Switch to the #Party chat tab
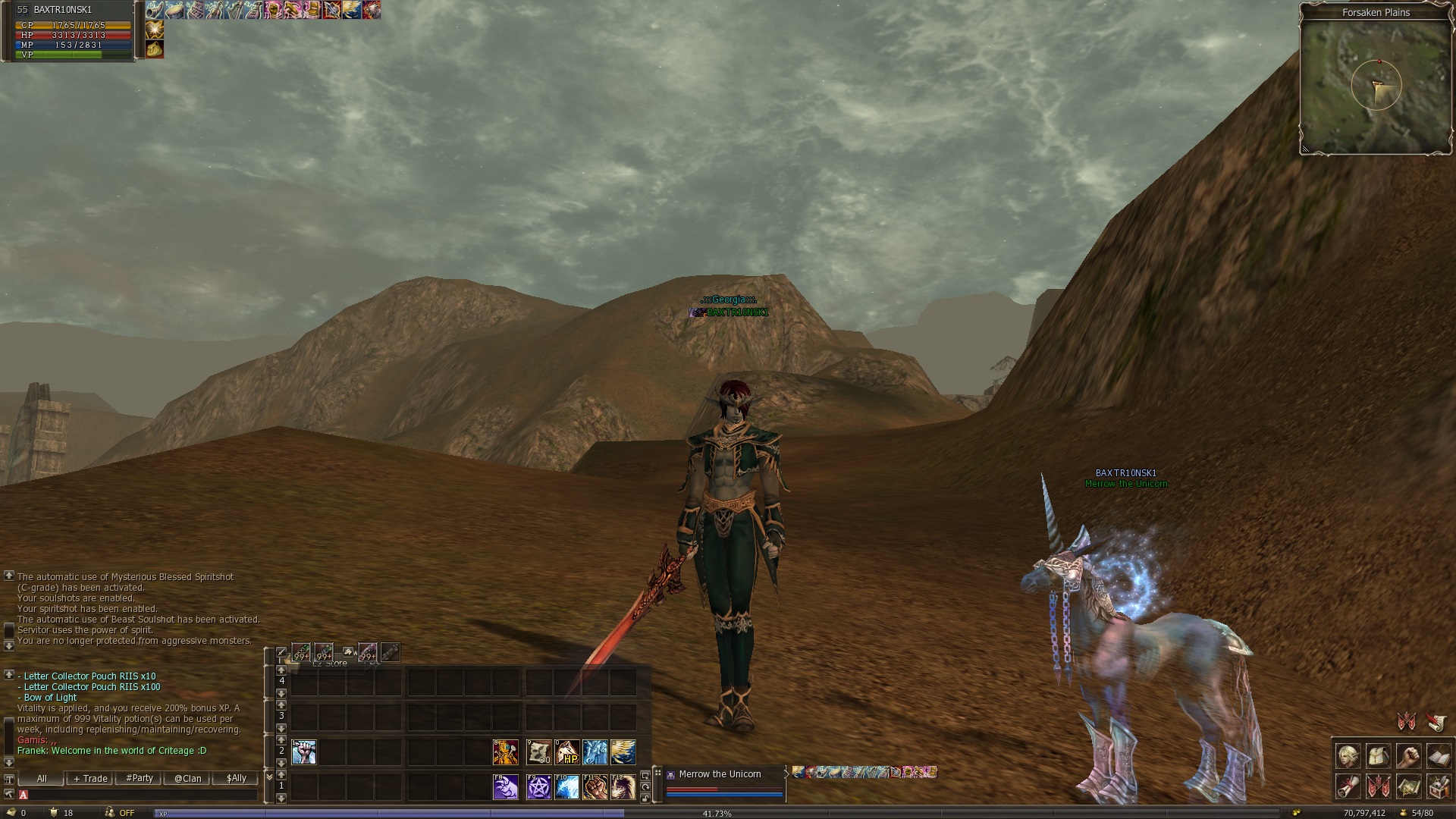Screen dimensions: 1456x819 [140, 779]
